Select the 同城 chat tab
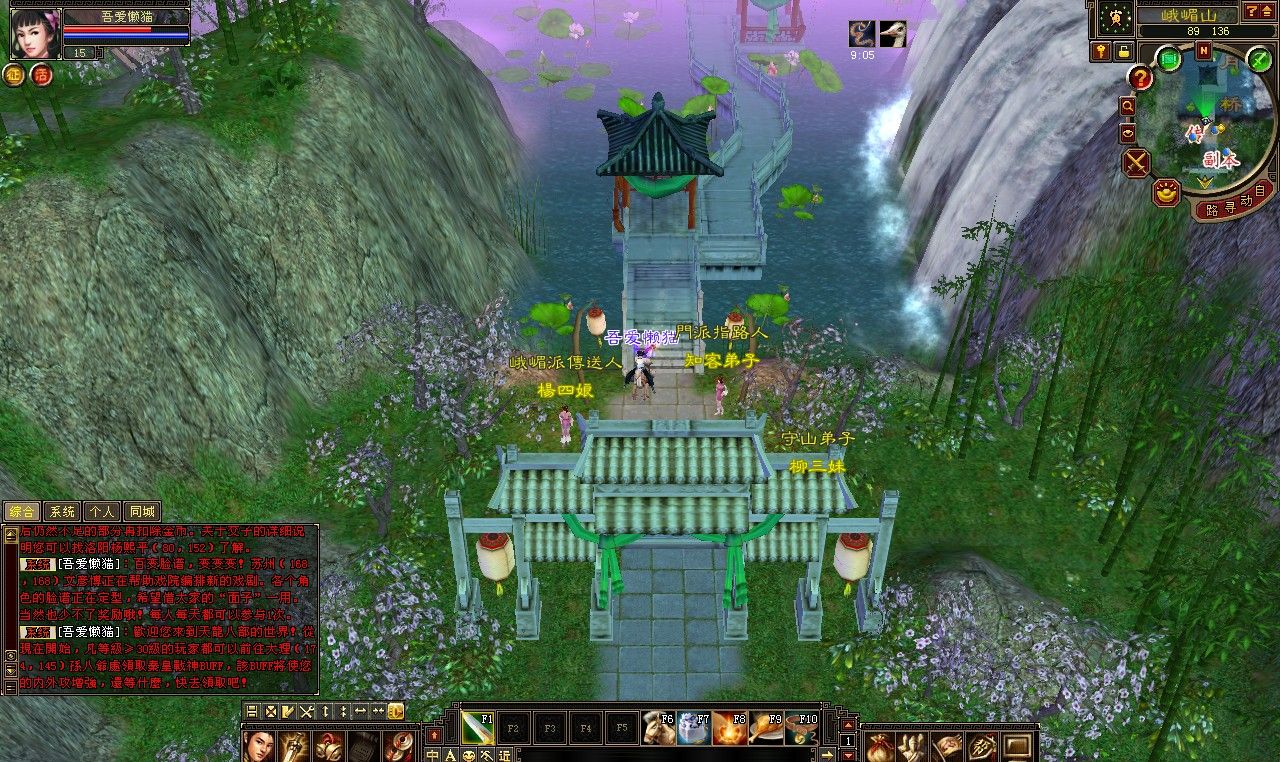This screenshot has width=1280, height=762. pyautogui.click(x=142, y=512)
